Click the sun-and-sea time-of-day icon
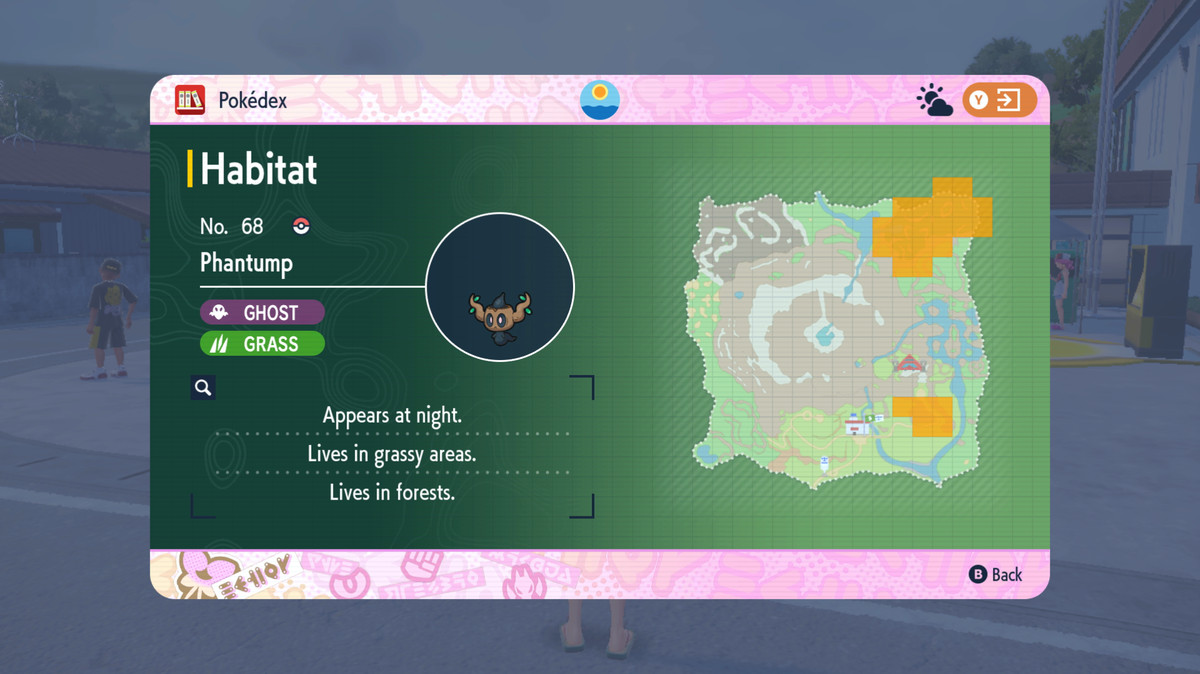The image size is (1200, 674). coord(600,100)
